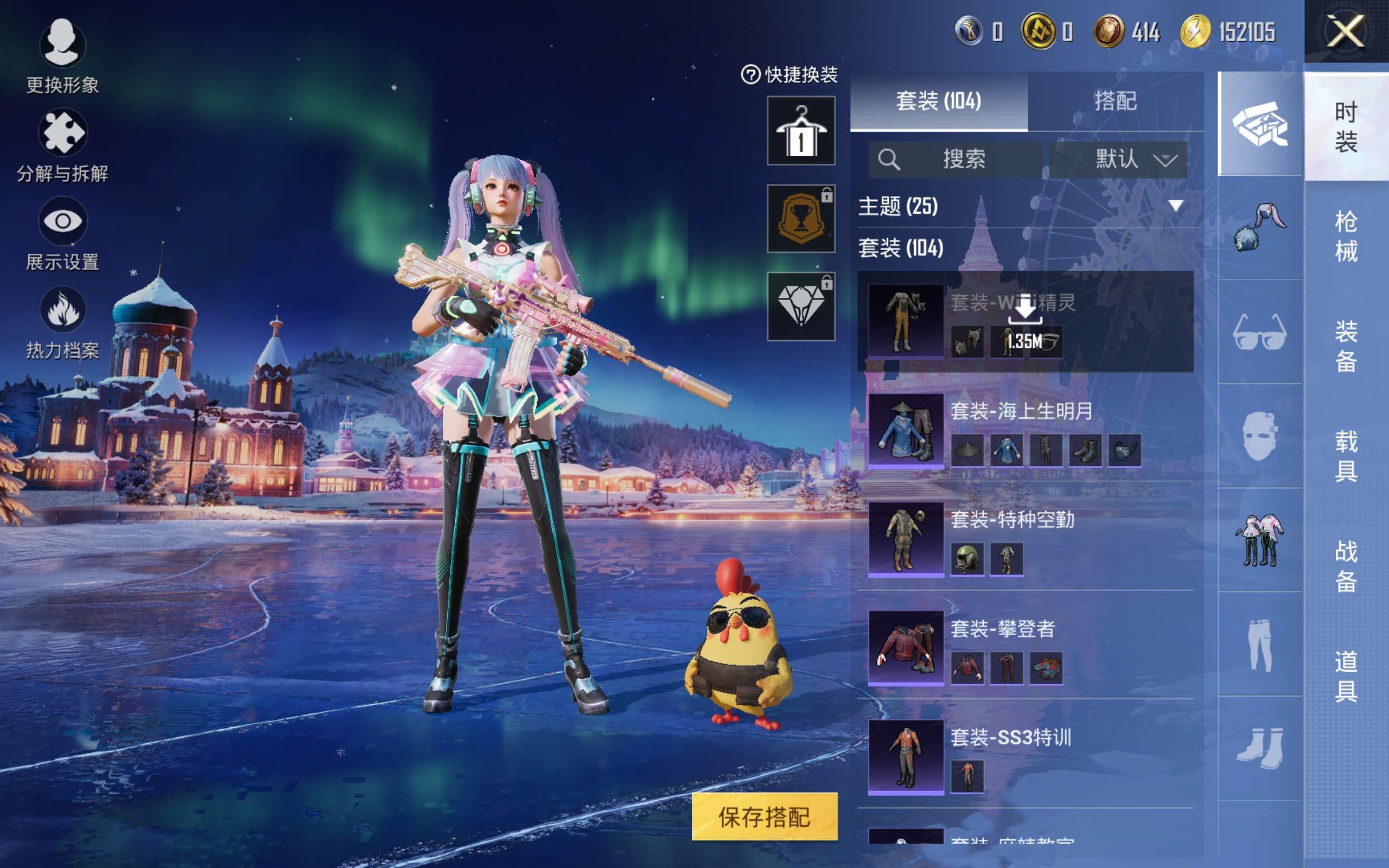
Task: Select the 套装 (104) tab
Action: click(x=939, y=101)
